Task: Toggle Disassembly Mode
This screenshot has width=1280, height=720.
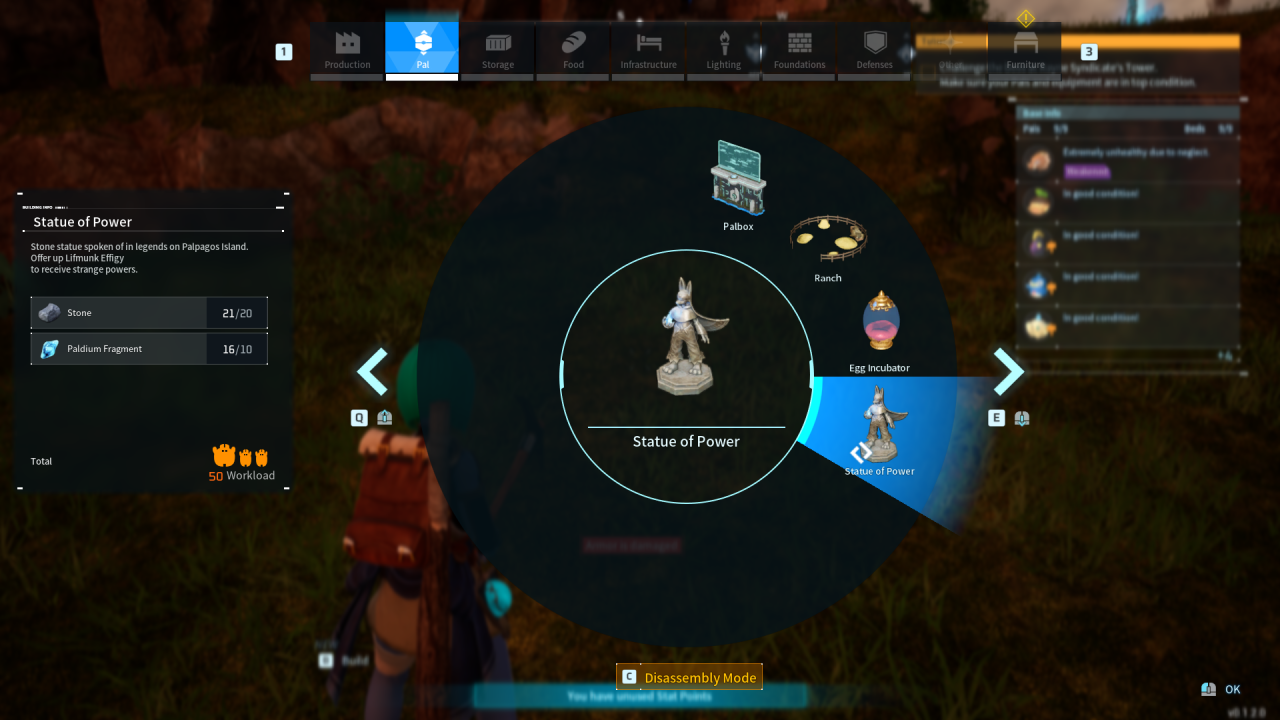Action: (x=688, y=677)
